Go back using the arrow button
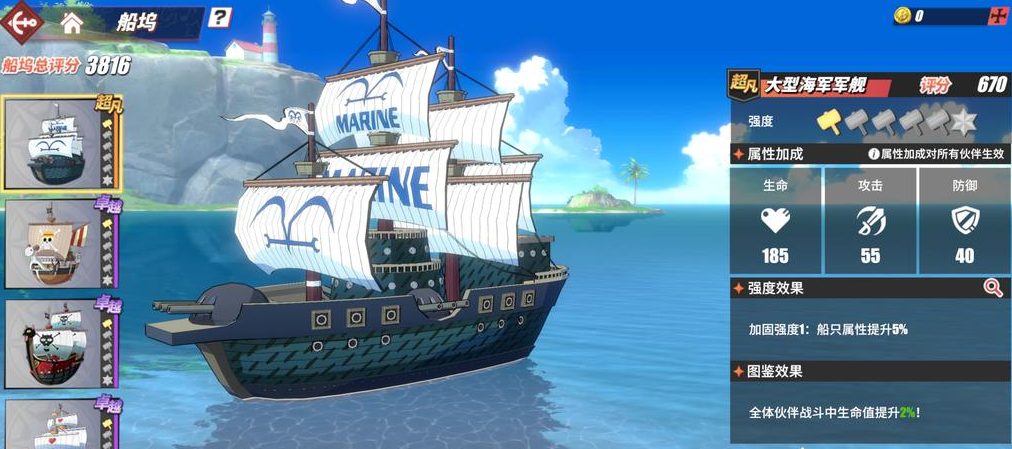This screenshot has height=449, width=1012. tap(23, 21)
